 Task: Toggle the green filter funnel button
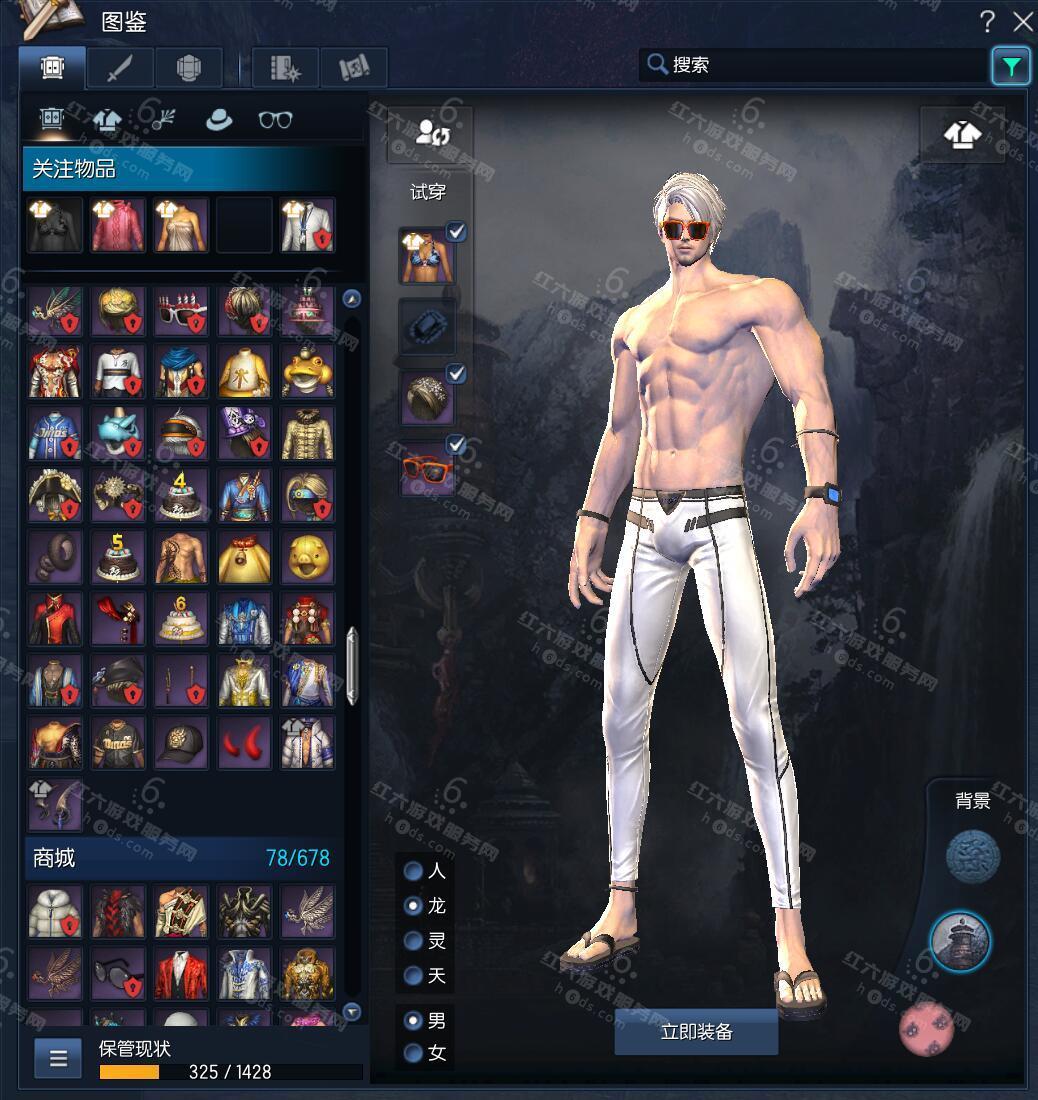tap(1011, 67)
